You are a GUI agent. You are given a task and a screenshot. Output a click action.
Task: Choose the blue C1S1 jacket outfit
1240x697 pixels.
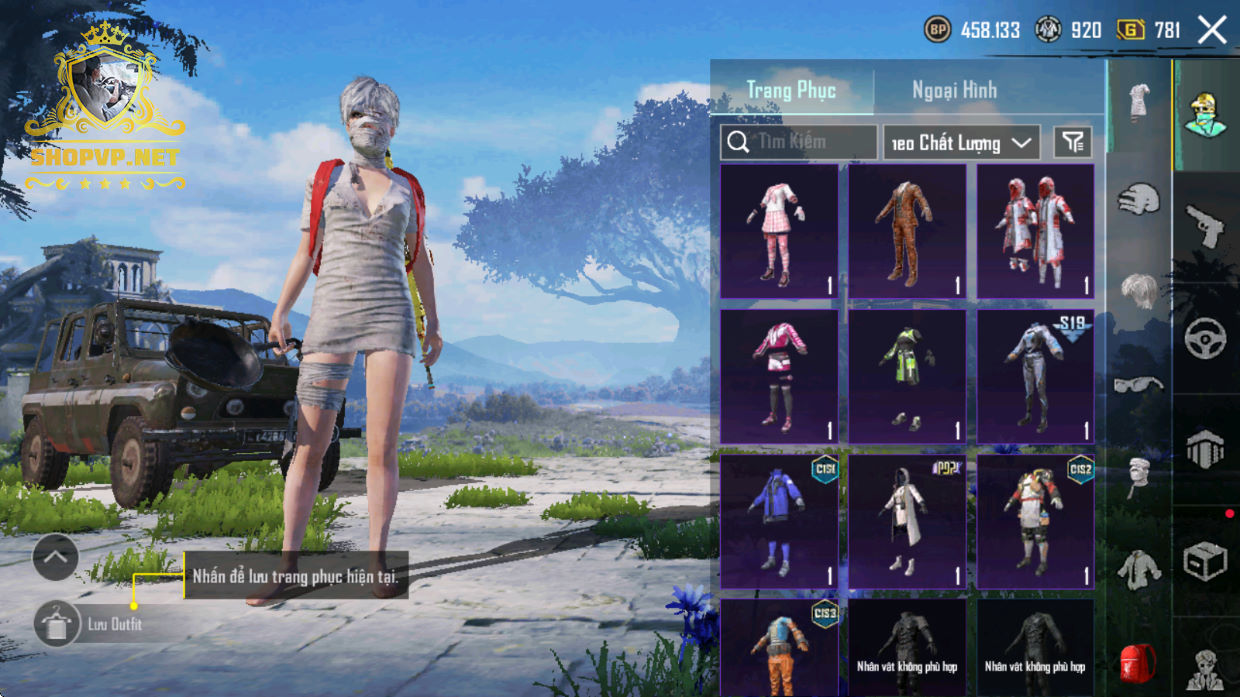pyautogui.click(x=779, y=521)
